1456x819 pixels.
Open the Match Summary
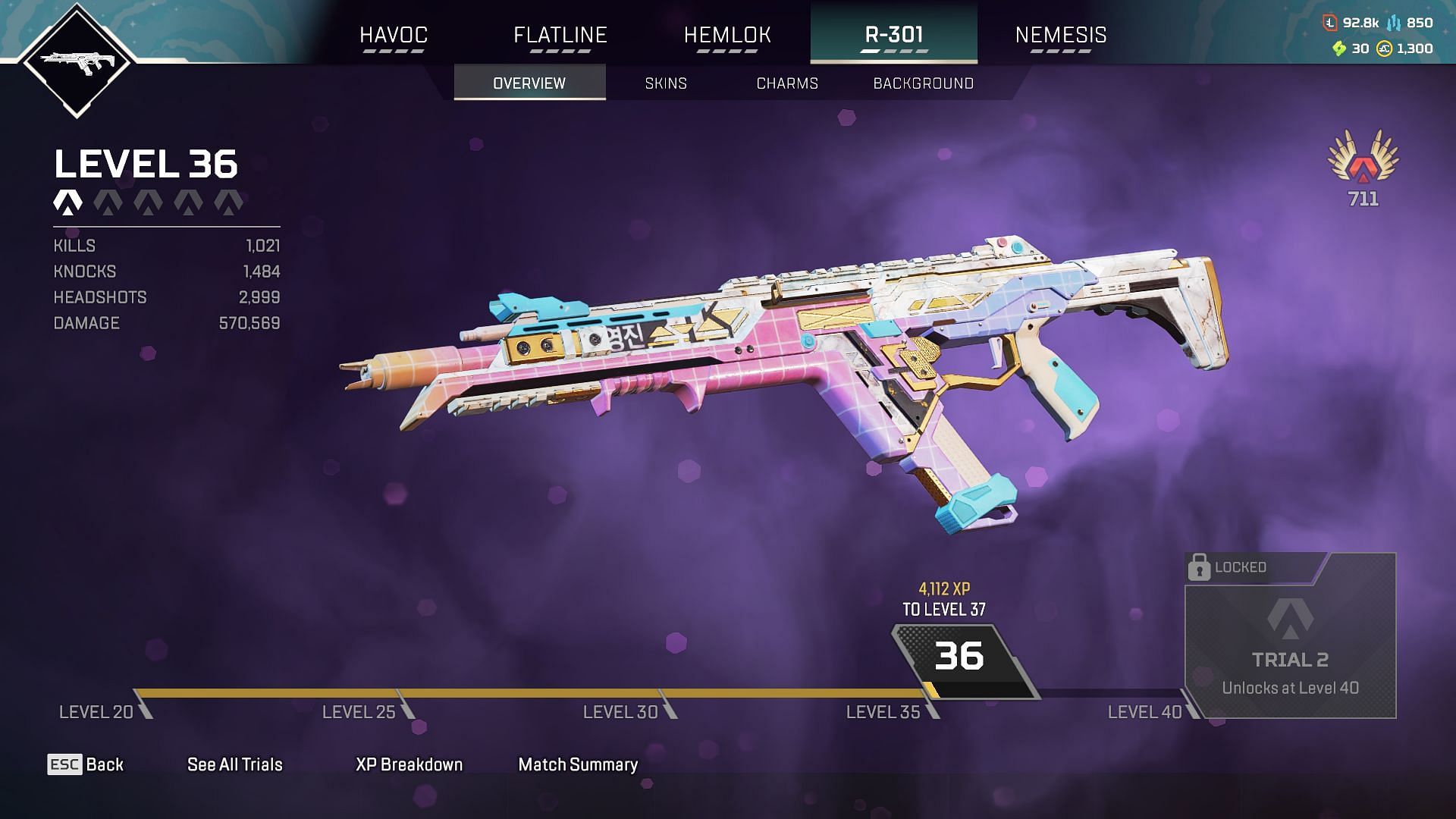578,764
